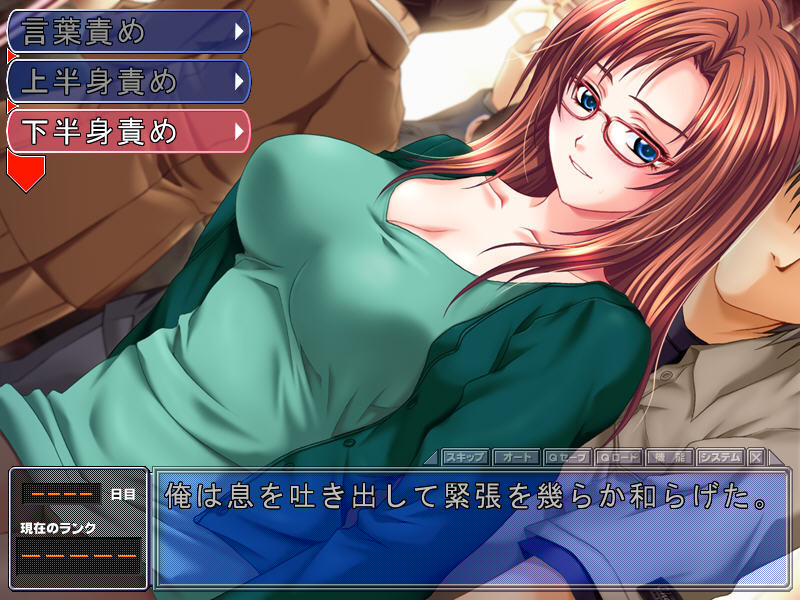Click the スキップ (skip) button
Image resolution: width=800 pixels, height=600 pixels.
(465, 457)
